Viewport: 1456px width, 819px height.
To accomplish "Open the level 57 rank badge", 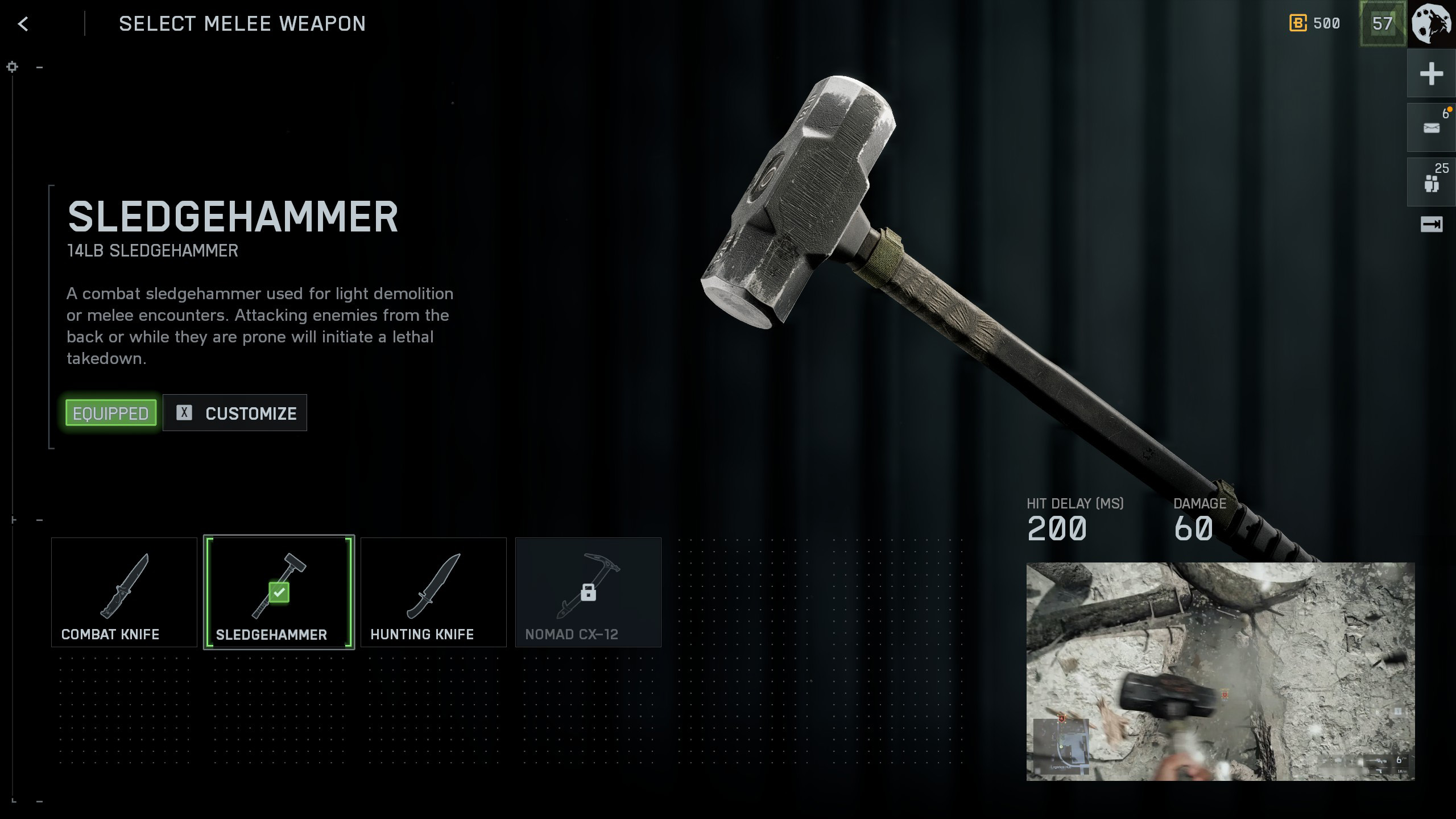I will pyautogui.click(x=1382, y=23).
